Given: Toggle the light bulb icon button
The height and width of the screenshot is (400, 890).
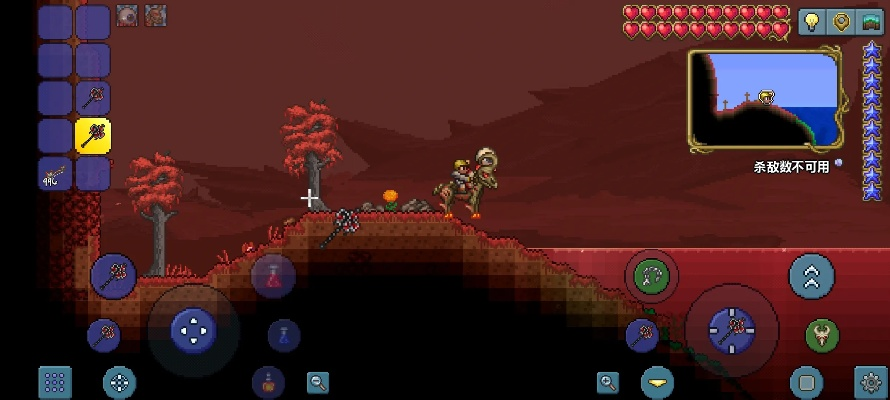Looking at the screenshot, I should coord(812,22).
